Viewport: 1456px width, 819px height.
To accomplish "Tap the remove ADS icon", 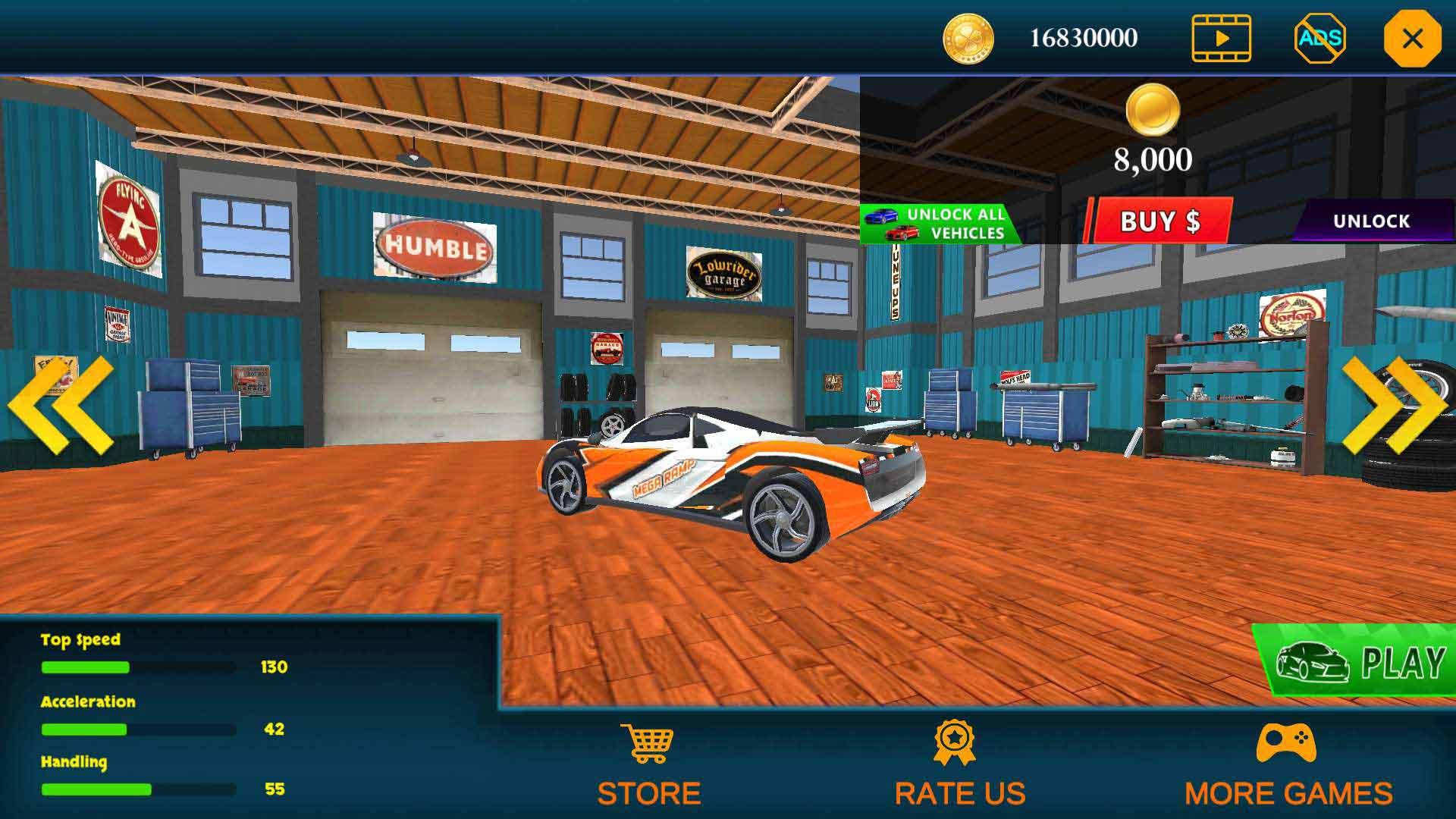I will pyautogui.click(x=1319, y=38).
